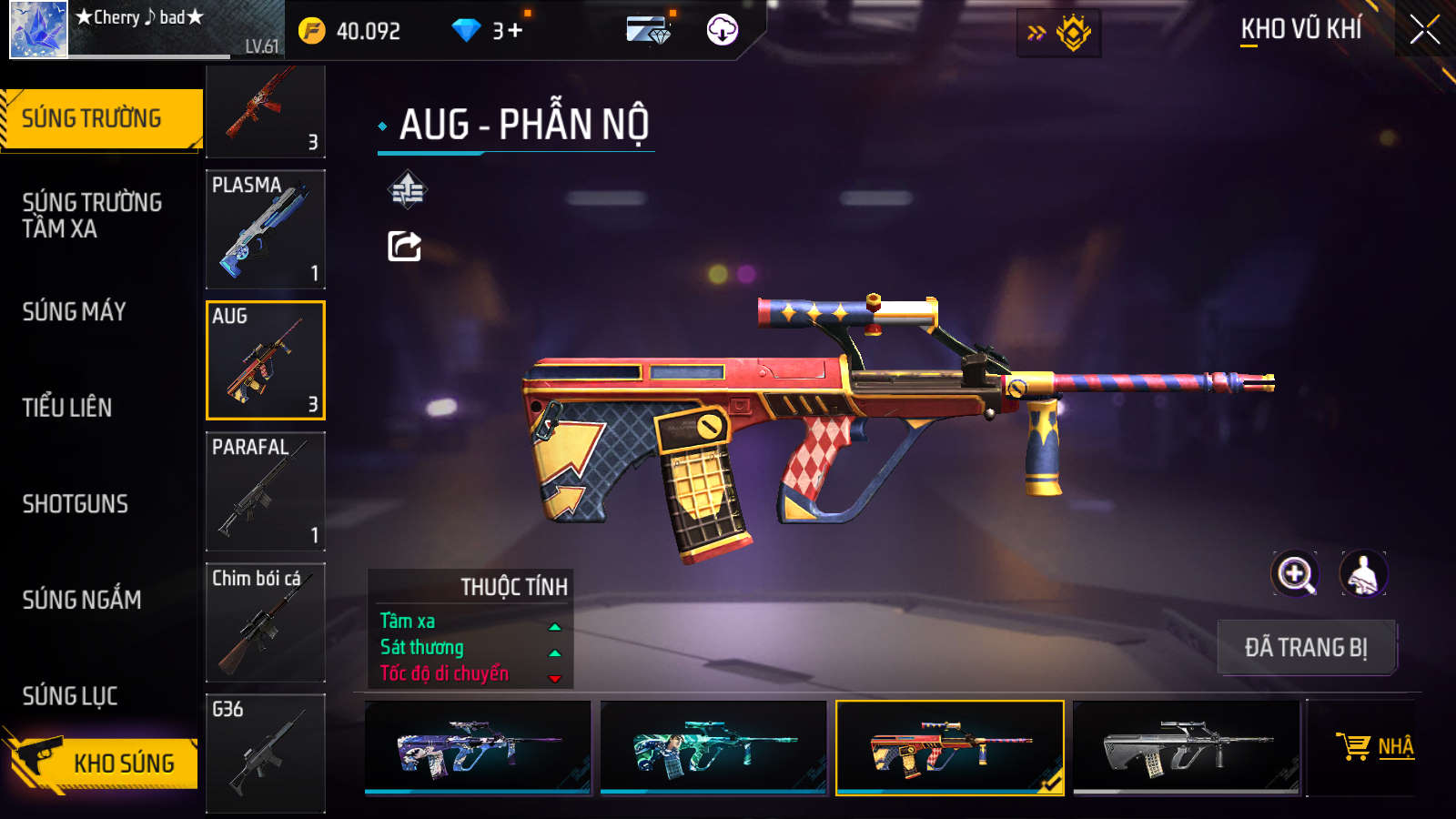Add diamonds with the plus button
The width and height of the screenshot is (1456, 819).
[x=515, y=31]
